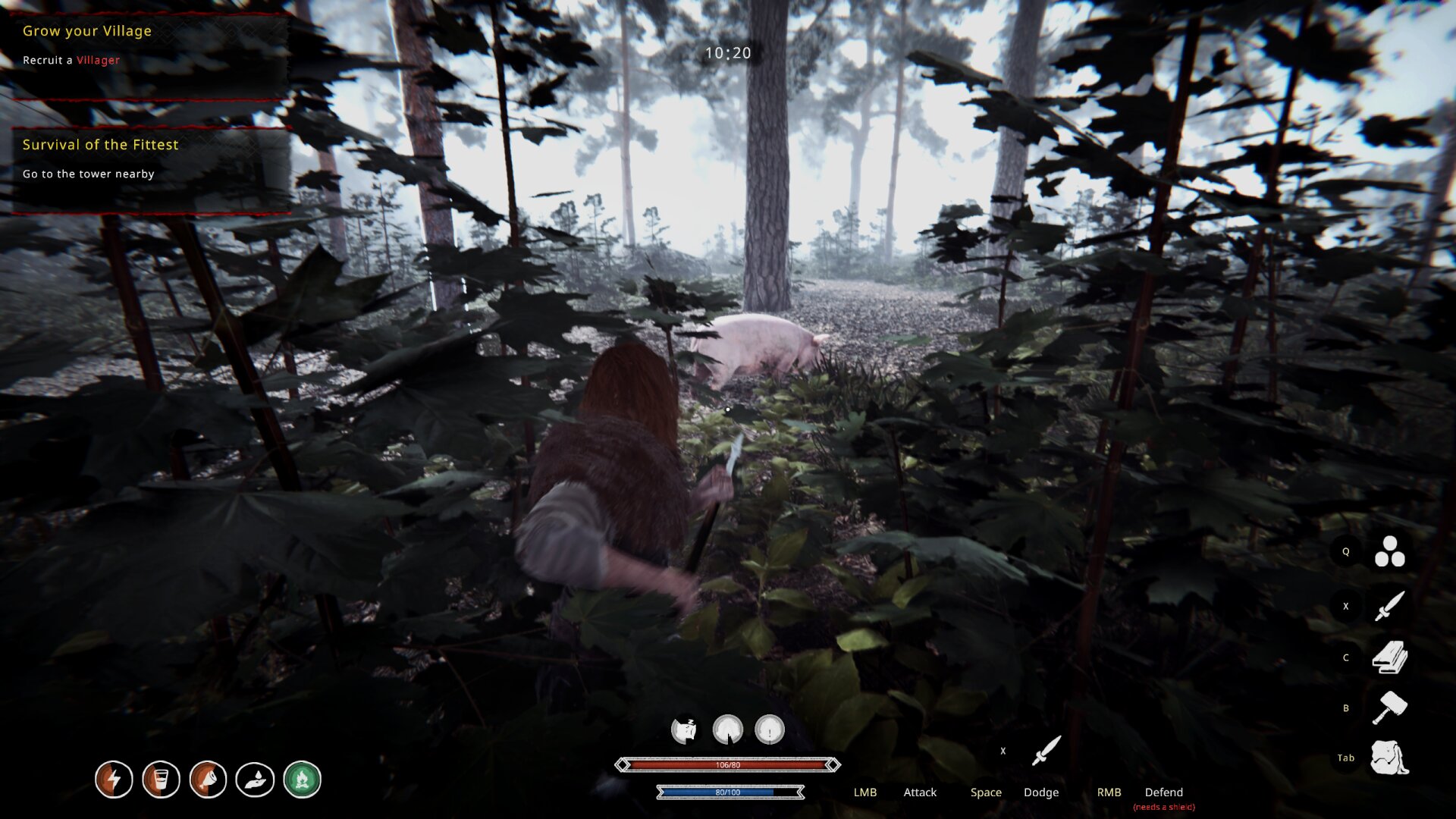Click the Defend (needs a shield) label
The height and width of the screenshot is (819, 1456).
(1165, 792)
